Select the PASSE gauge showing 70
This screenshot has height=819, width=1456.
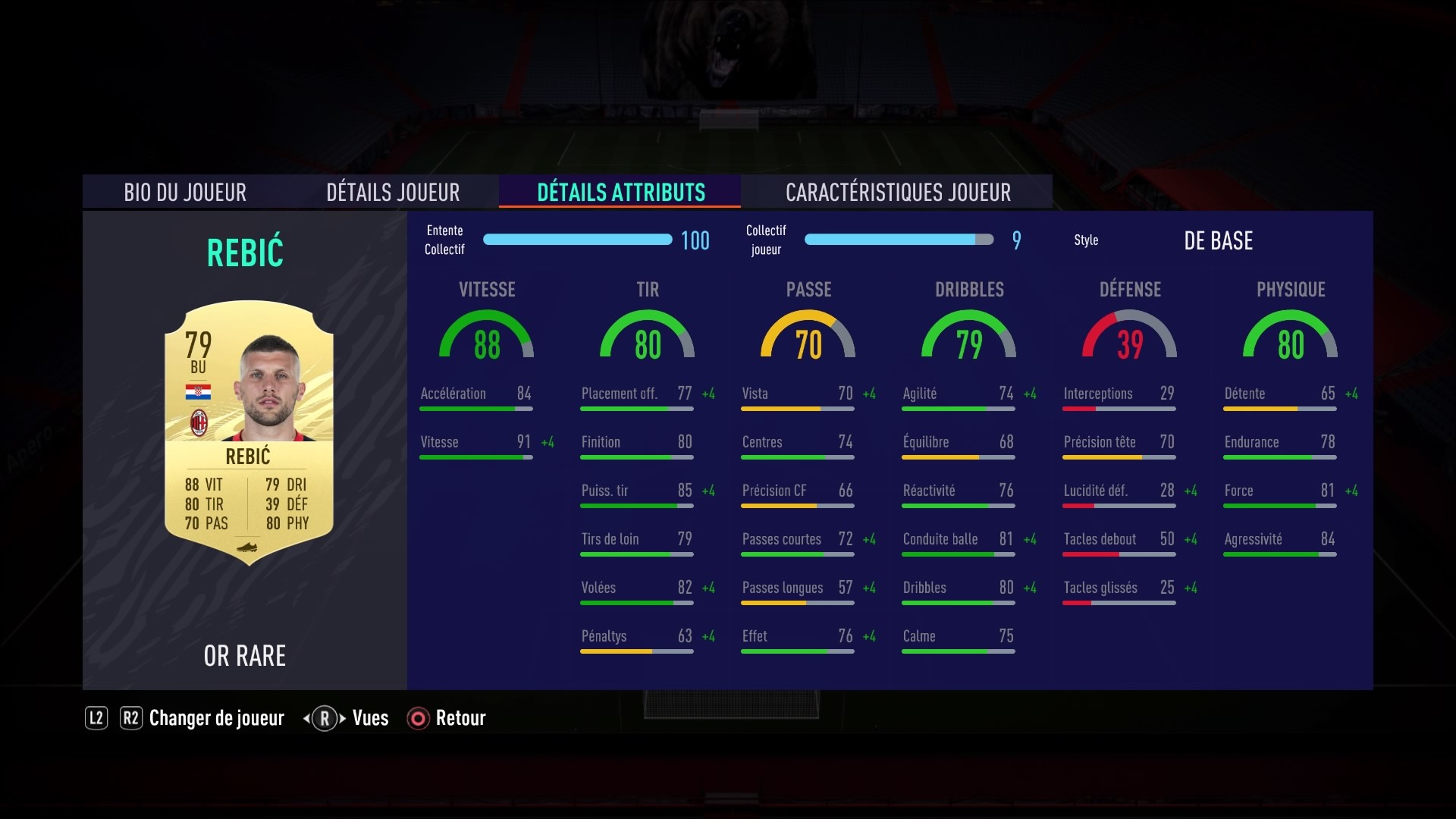[x=808, y=336]
